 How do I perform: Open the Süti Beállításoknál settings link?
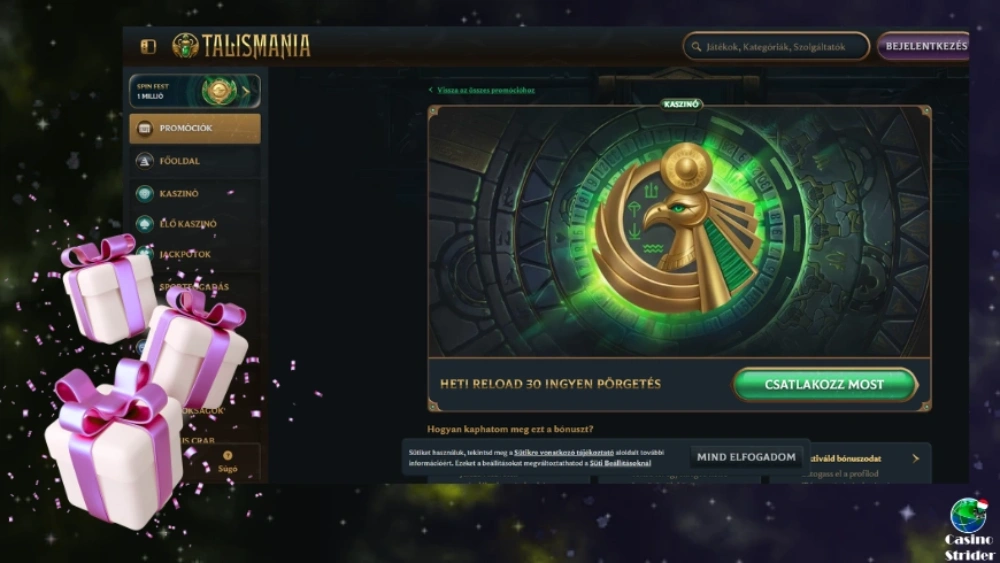coord(620,463)
